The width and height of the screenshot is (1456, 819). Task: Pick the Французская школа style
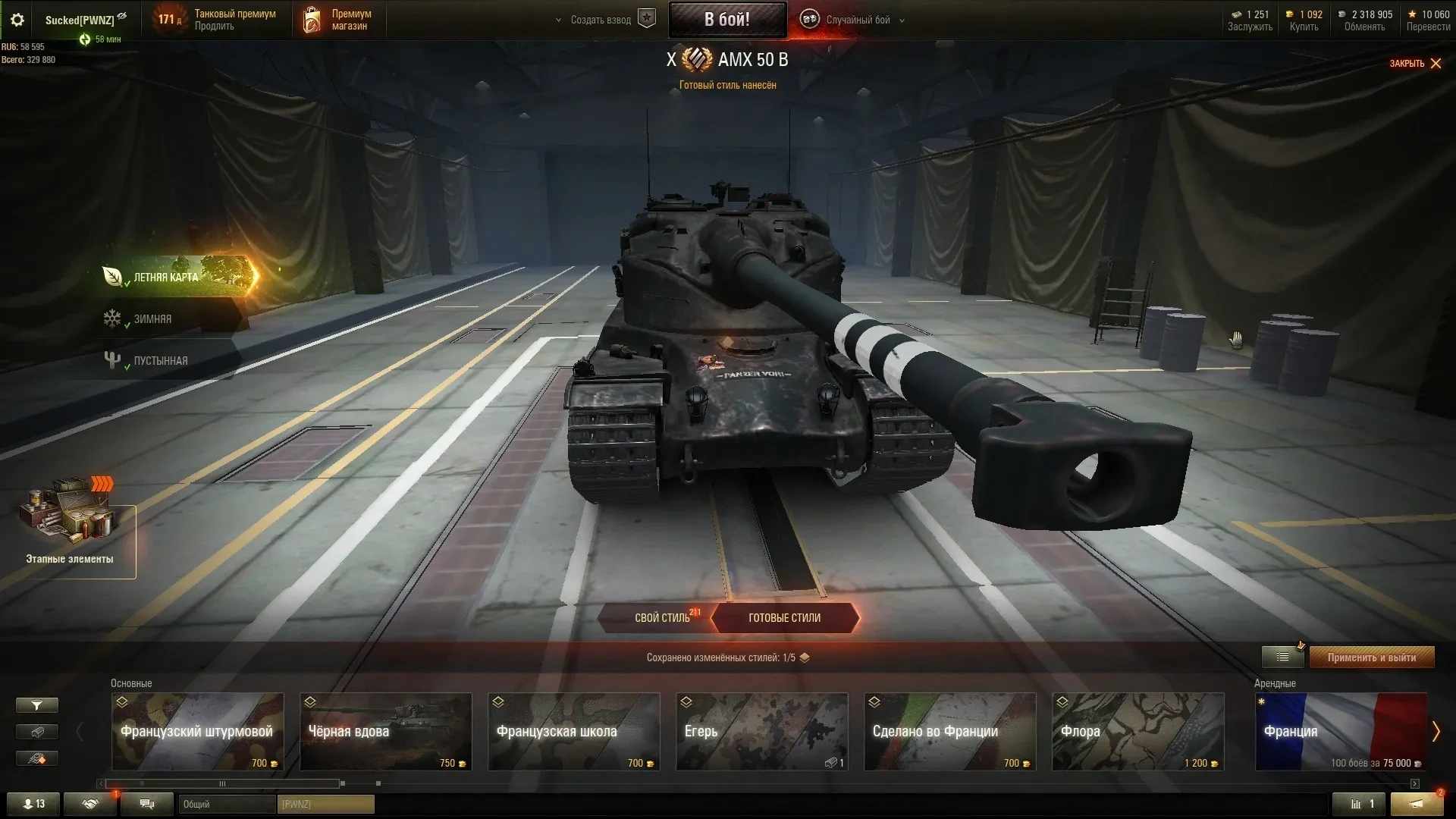(573, 732)
